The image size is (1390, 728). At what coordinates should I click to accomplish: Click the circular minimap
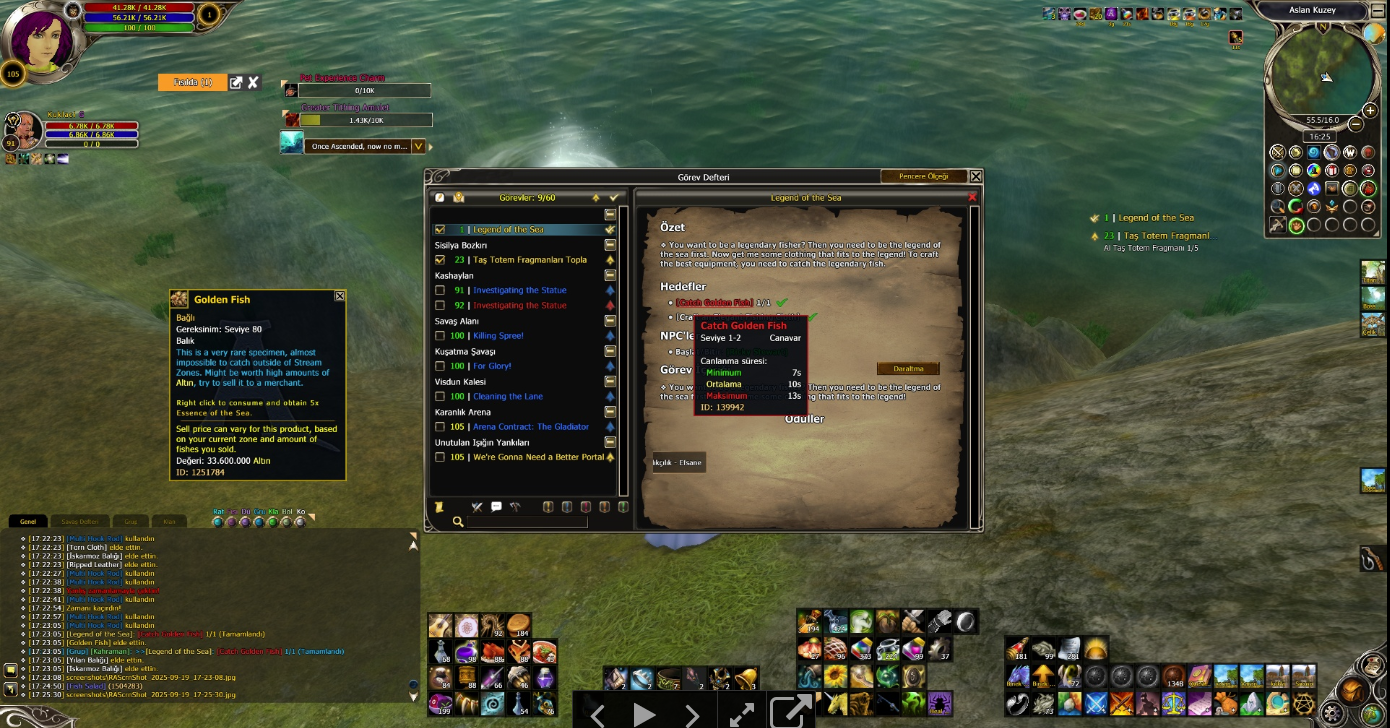pyautogui.click(x=1318, y=70)
